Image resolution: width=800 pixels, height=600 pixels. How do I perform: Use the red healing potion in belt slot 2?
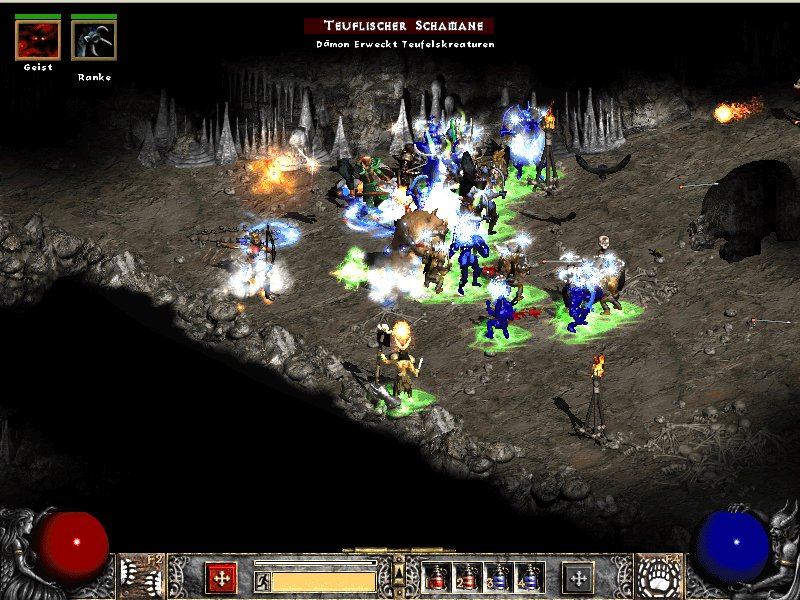tap(467, 578)
